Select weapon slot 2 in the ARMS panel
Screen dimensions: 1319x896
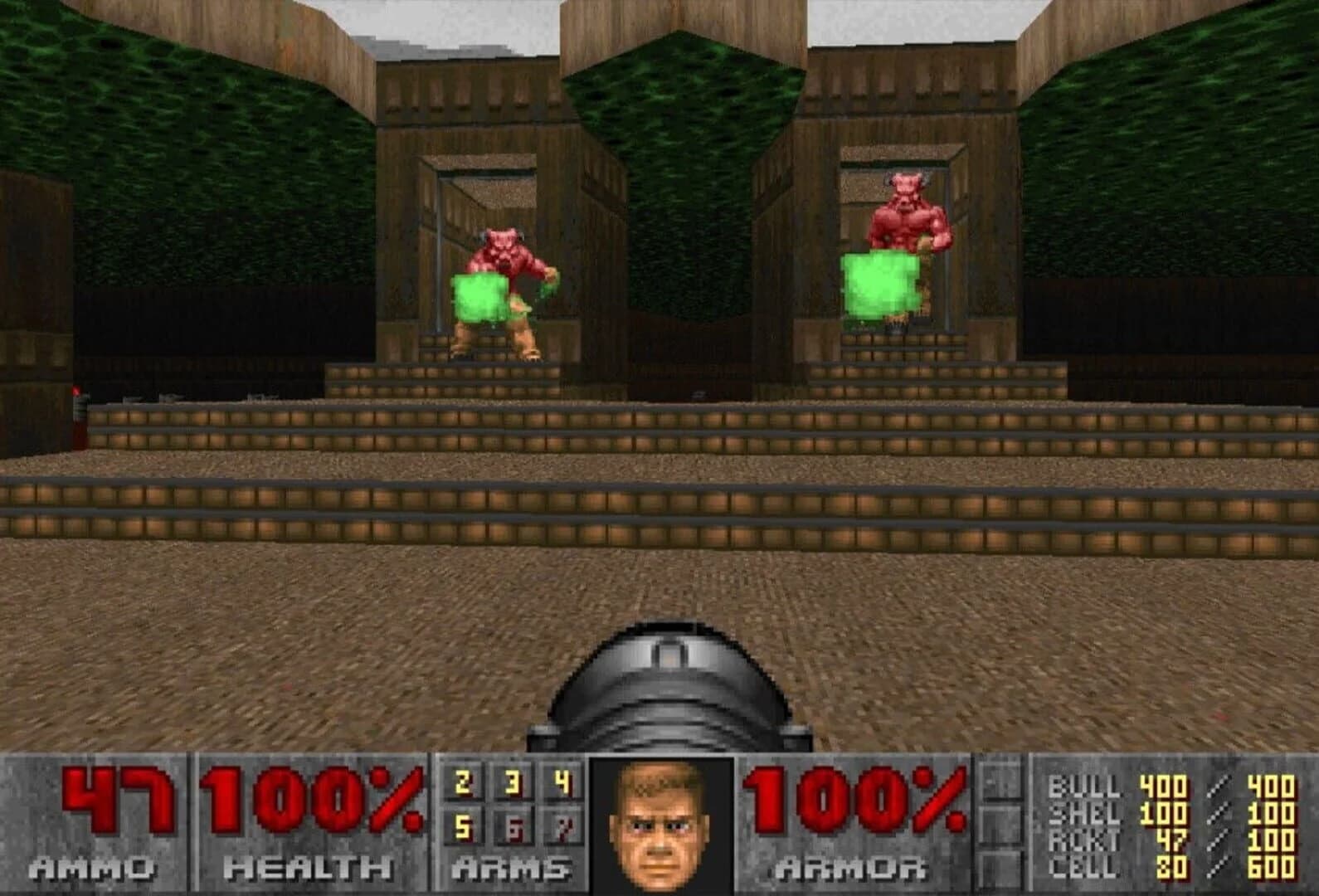pos(463,781)
